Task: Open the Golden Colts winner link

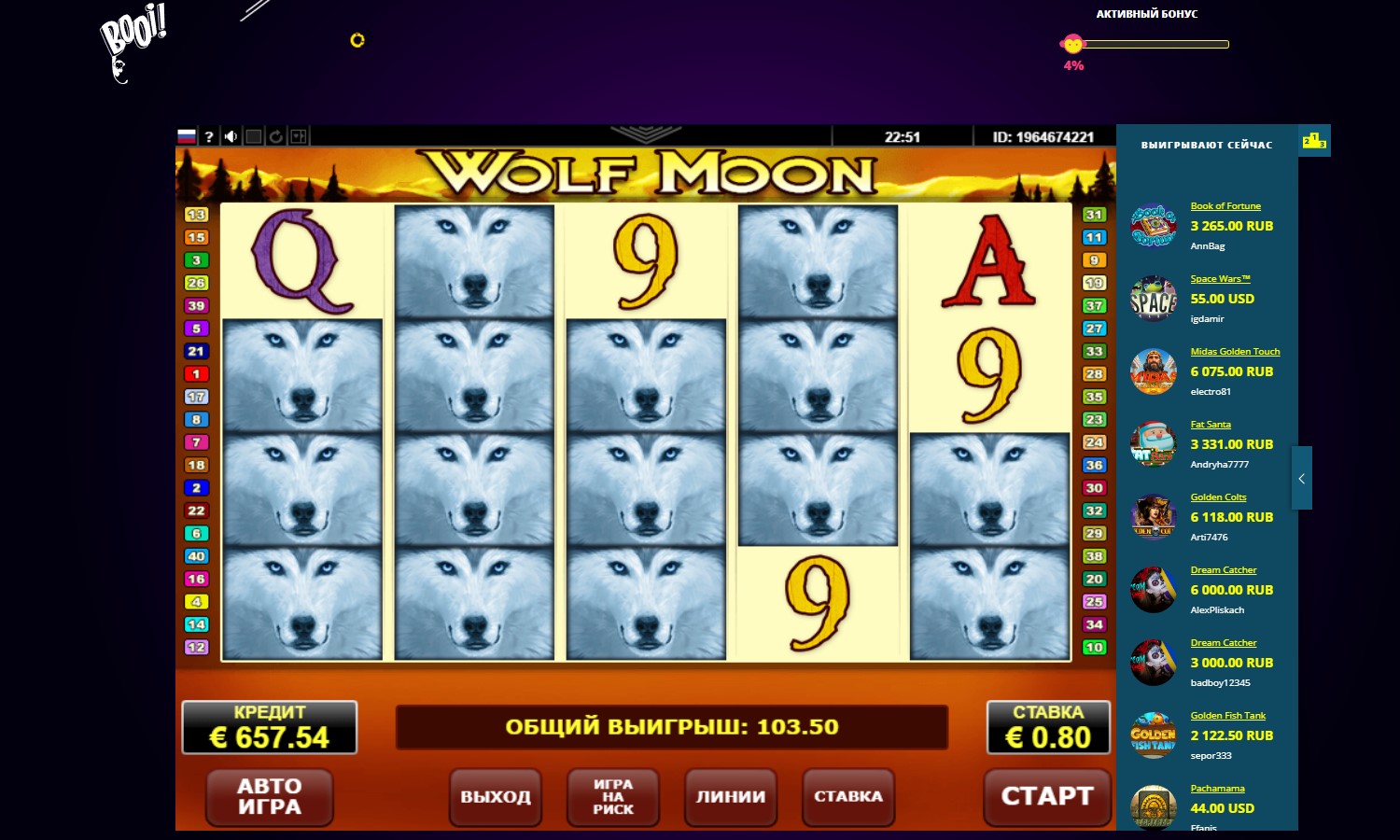Action: click(1218, 497)
